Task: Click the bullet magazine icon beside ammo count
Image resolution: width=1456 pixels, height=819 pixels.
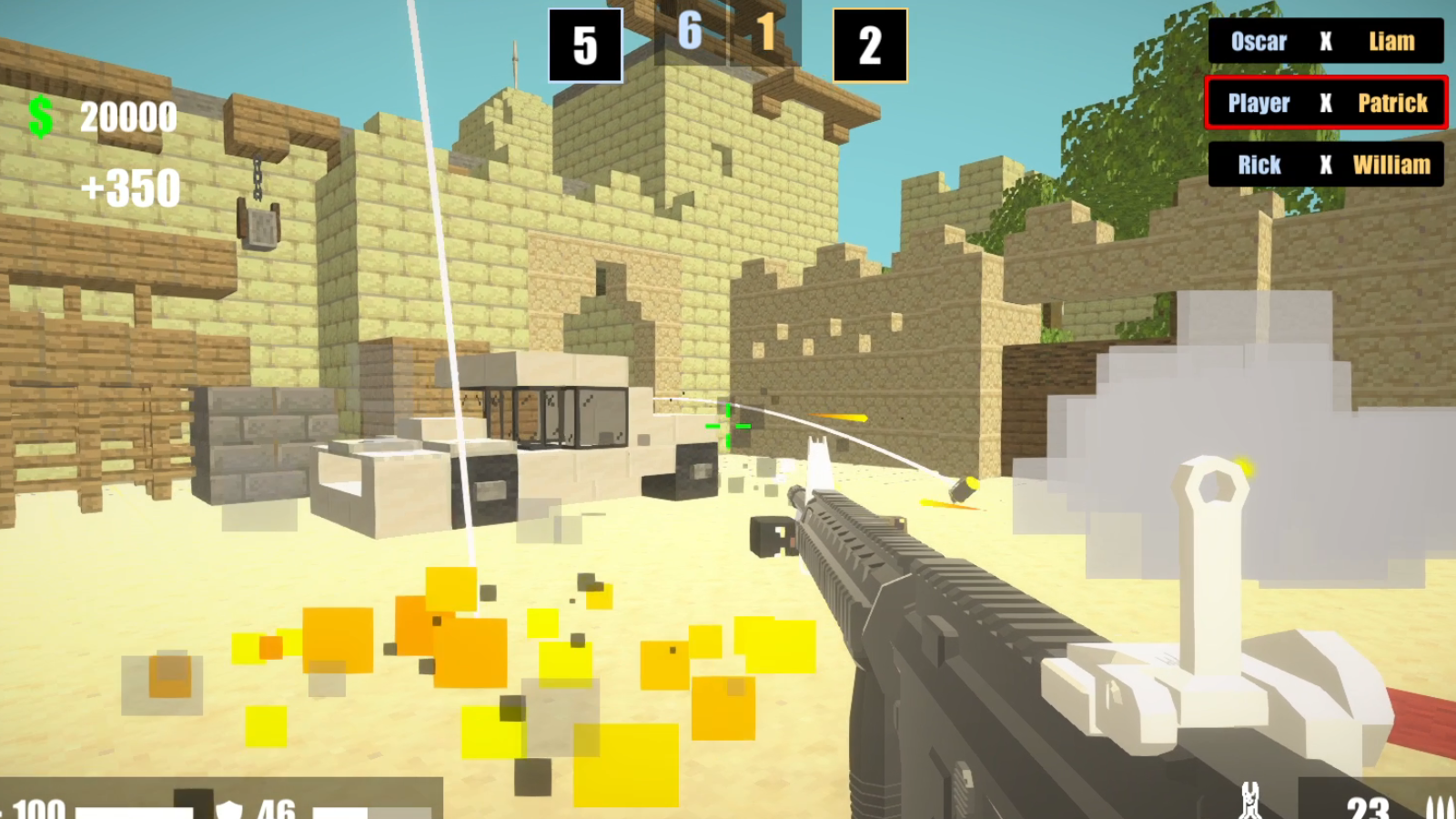Action: (x=1440, y=807)
